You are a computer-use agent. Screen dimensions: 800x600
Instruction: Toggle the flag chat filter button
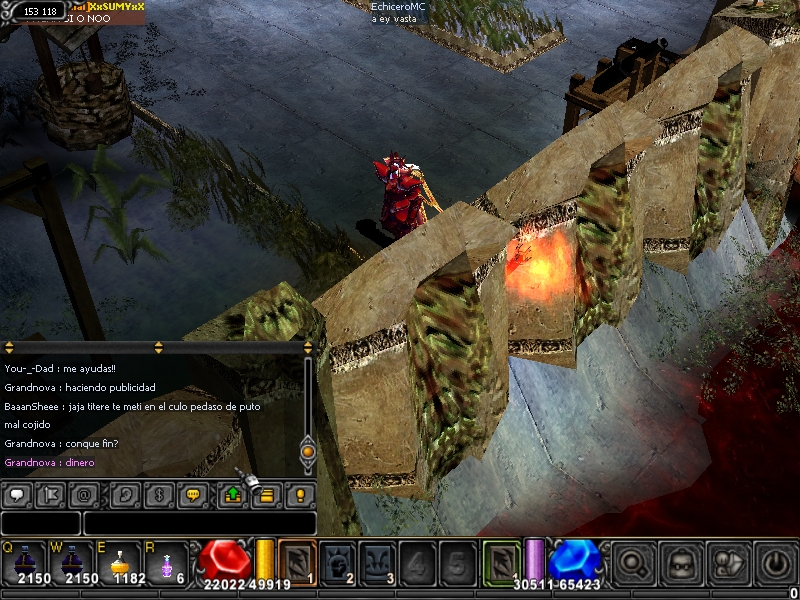pos(52,494)
